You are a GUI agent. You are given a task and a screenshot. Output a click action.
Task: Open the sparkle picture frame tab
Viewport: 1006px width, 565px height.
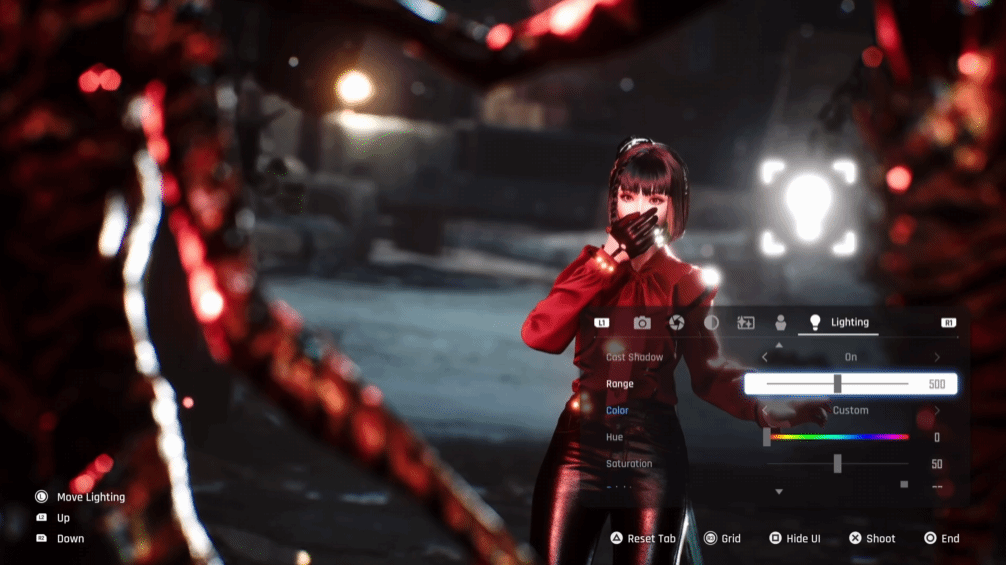click(746, 323)
